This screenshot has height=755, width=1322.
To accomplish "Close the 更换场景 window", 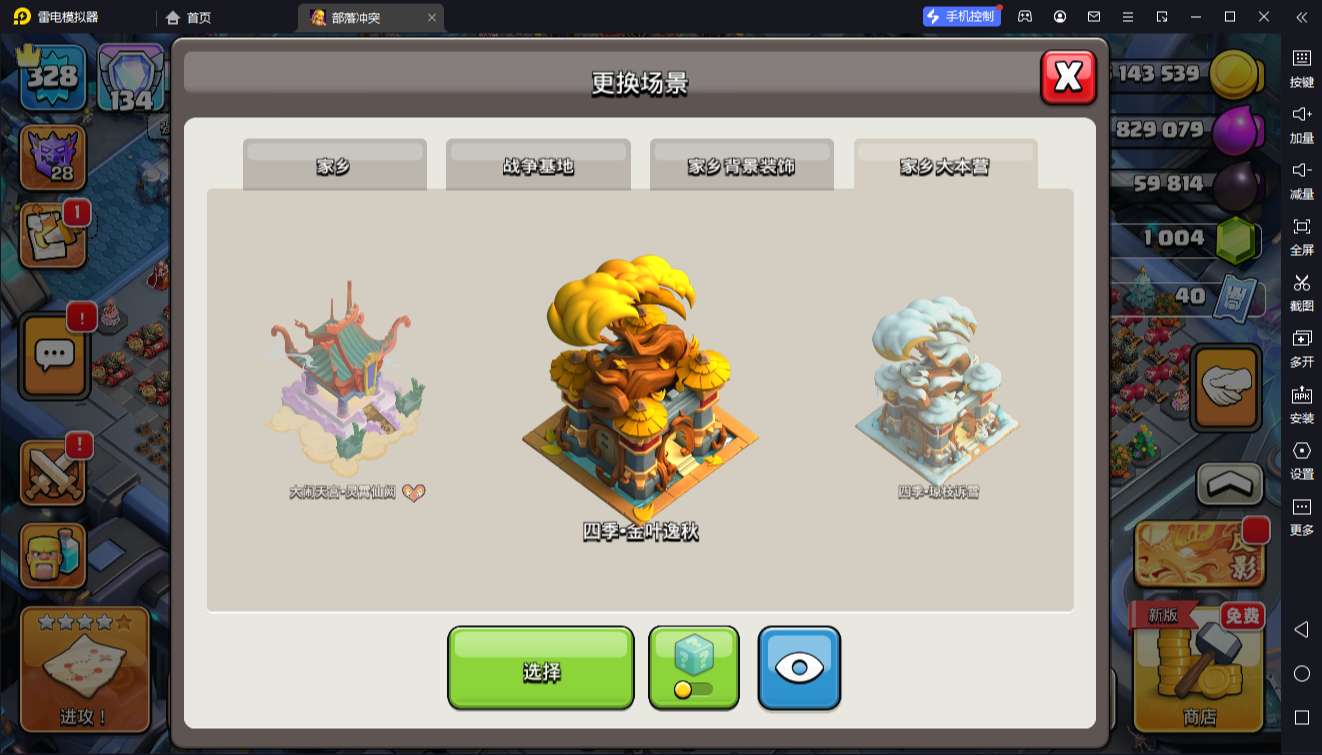I will [1068, 77].
